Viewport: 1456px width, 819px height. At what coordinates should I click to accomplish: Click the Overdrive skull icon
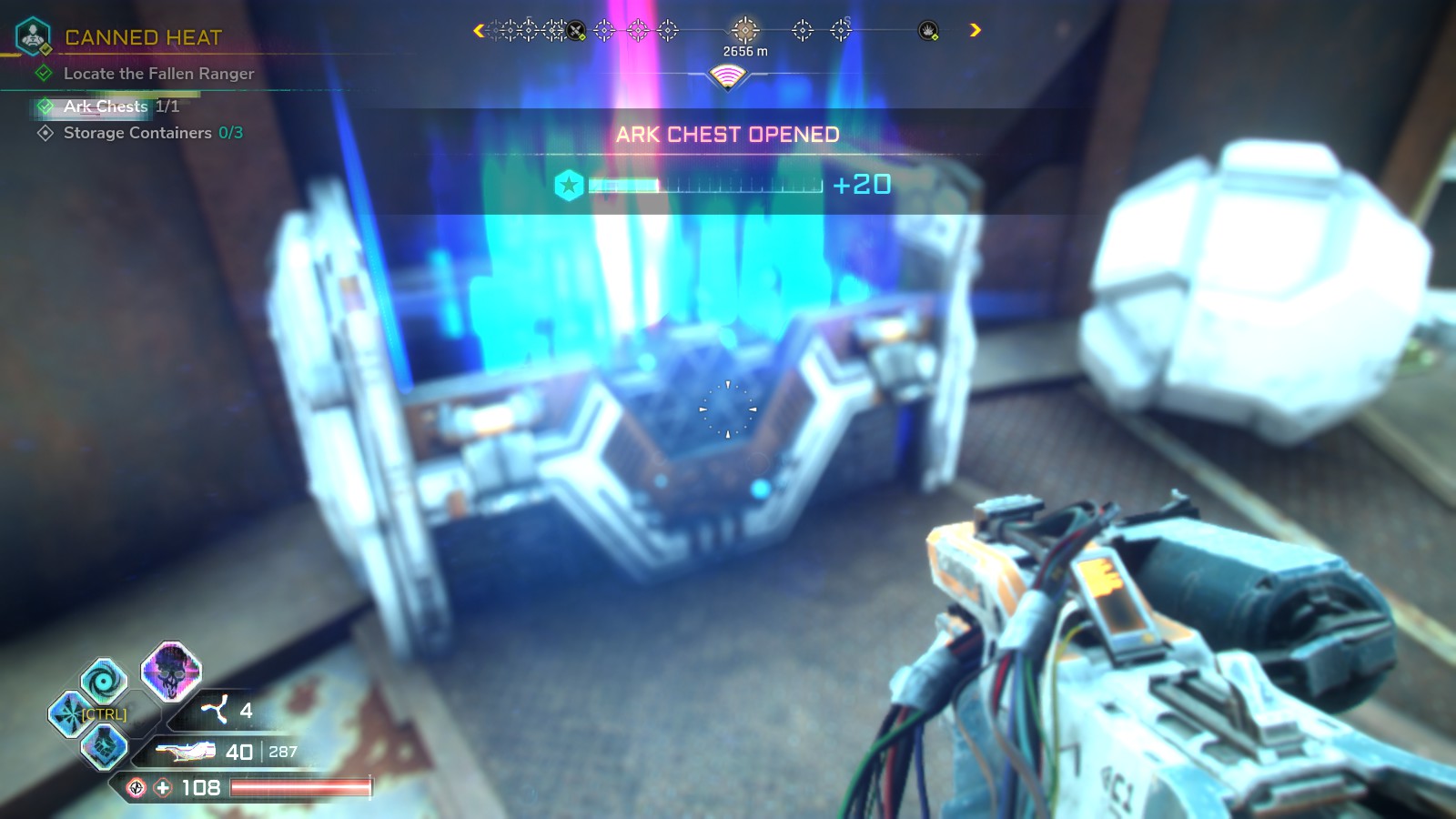point(170,674)
